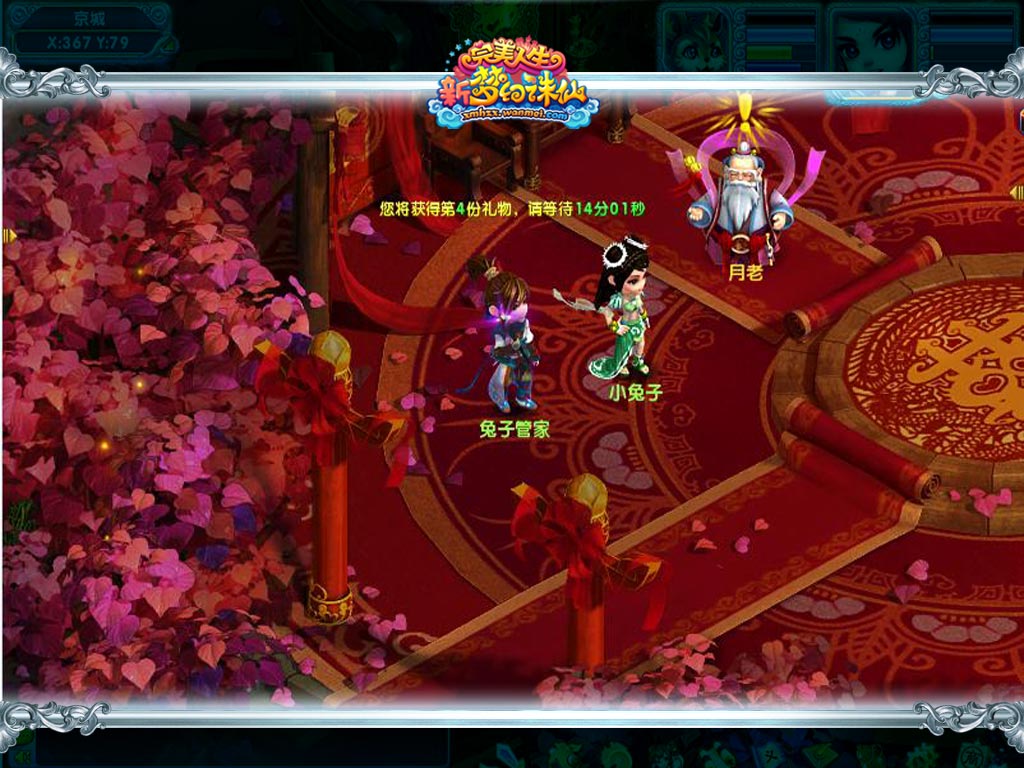Click the yellow arrow on the right edge
Image resolution: width=1024 pixels, height=768 pixels.
(1016, 192)
